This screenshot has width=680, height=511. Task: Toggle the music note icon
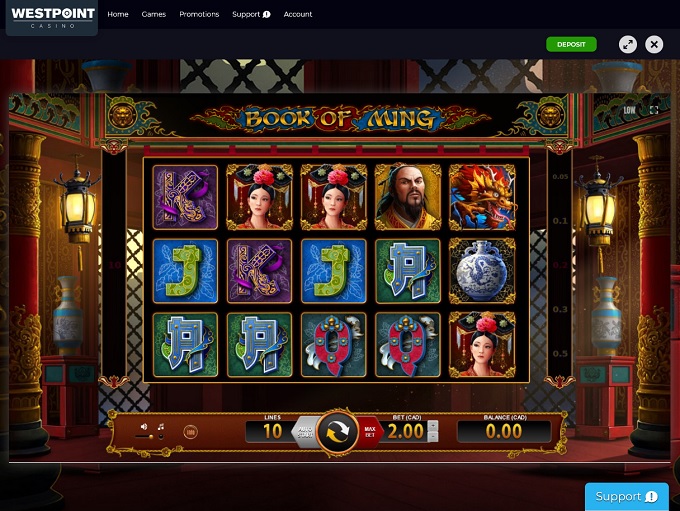161,426
